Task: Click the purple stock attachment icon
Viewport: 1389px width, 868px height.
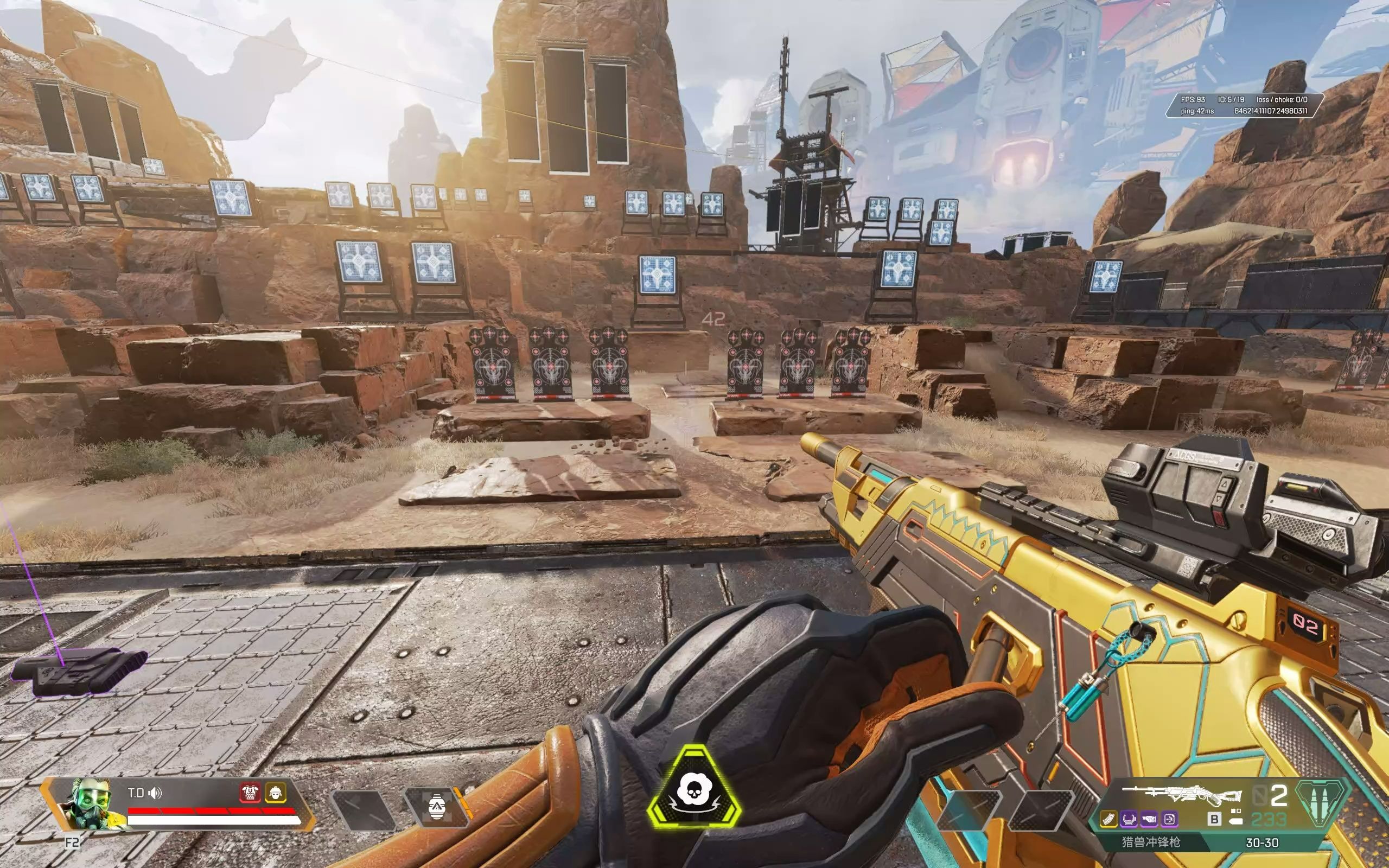Action: click(x=1149, y=819)
